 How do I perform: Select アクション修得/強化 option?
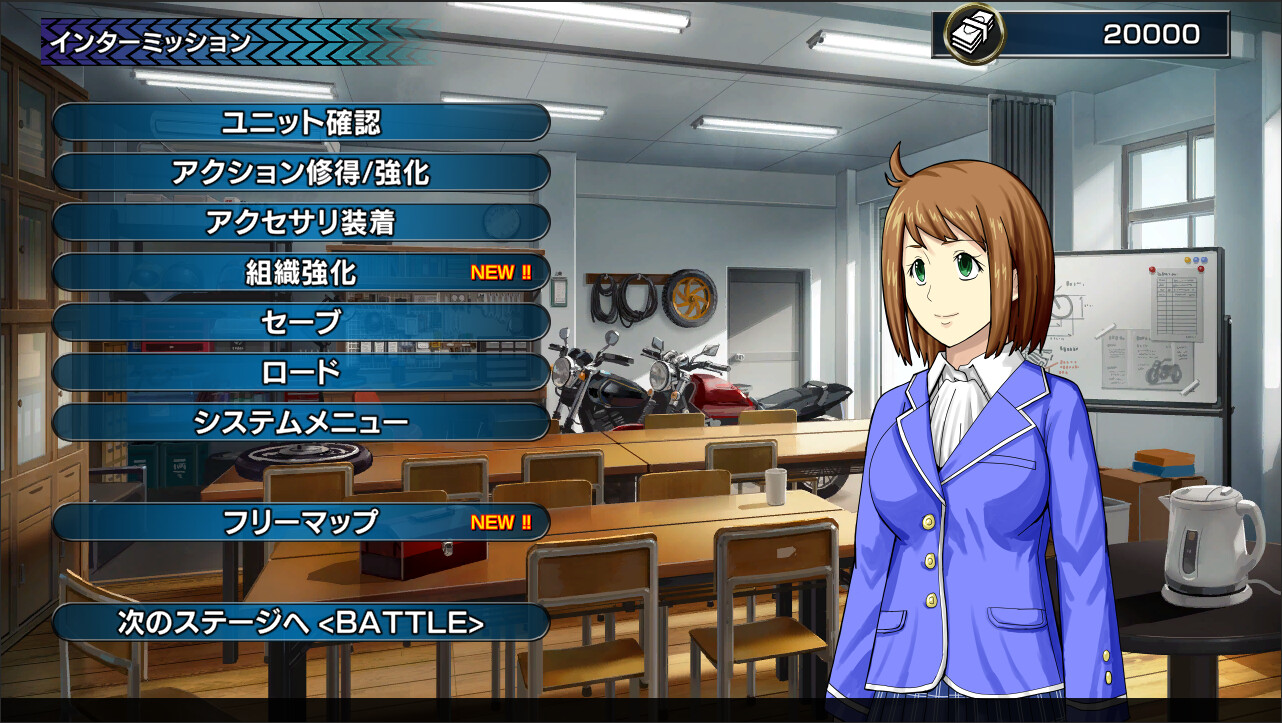tap(300, 173)
